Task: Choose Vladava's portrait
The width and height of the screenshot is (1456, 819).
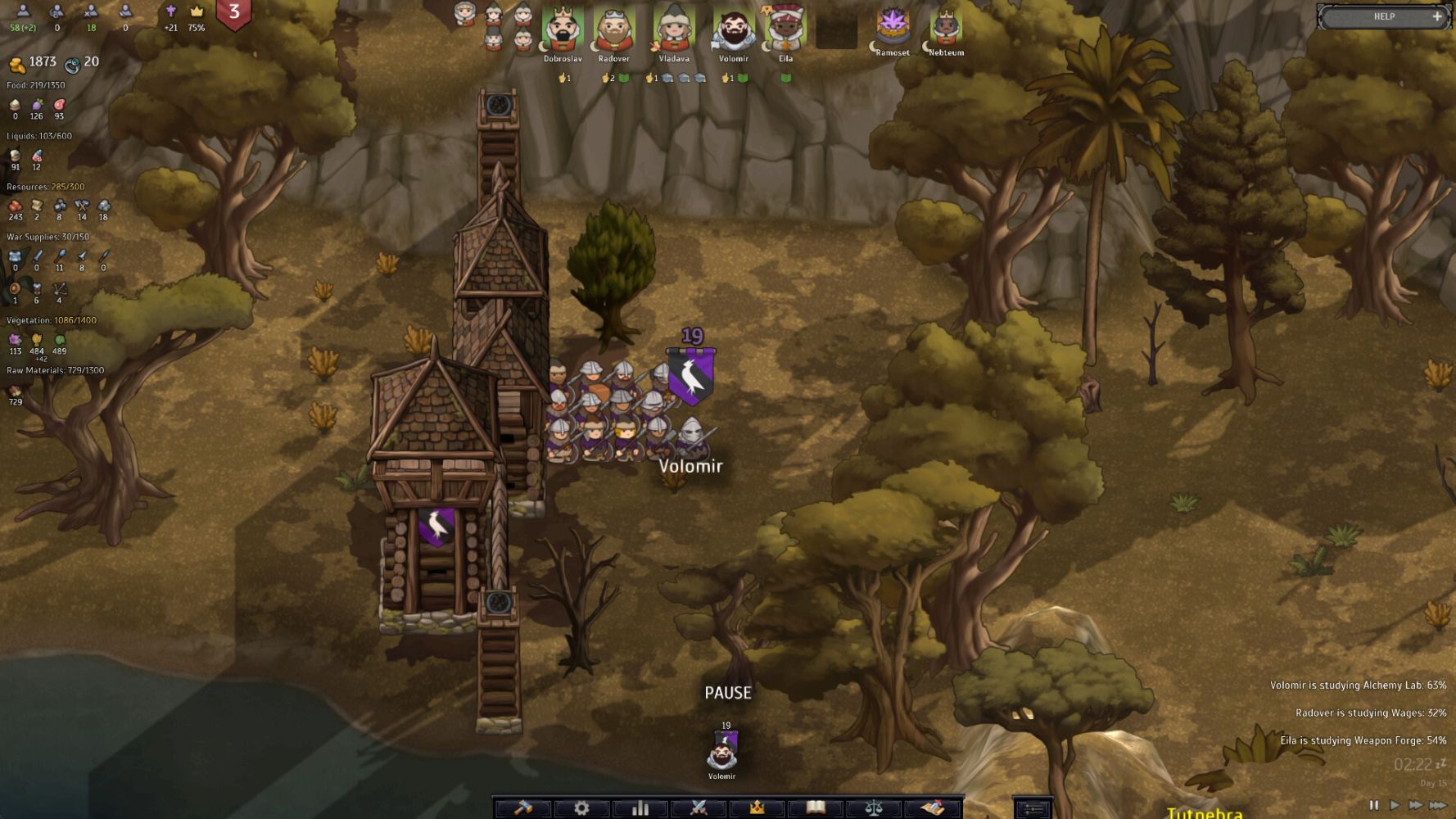Action: [x=673, y=30]
